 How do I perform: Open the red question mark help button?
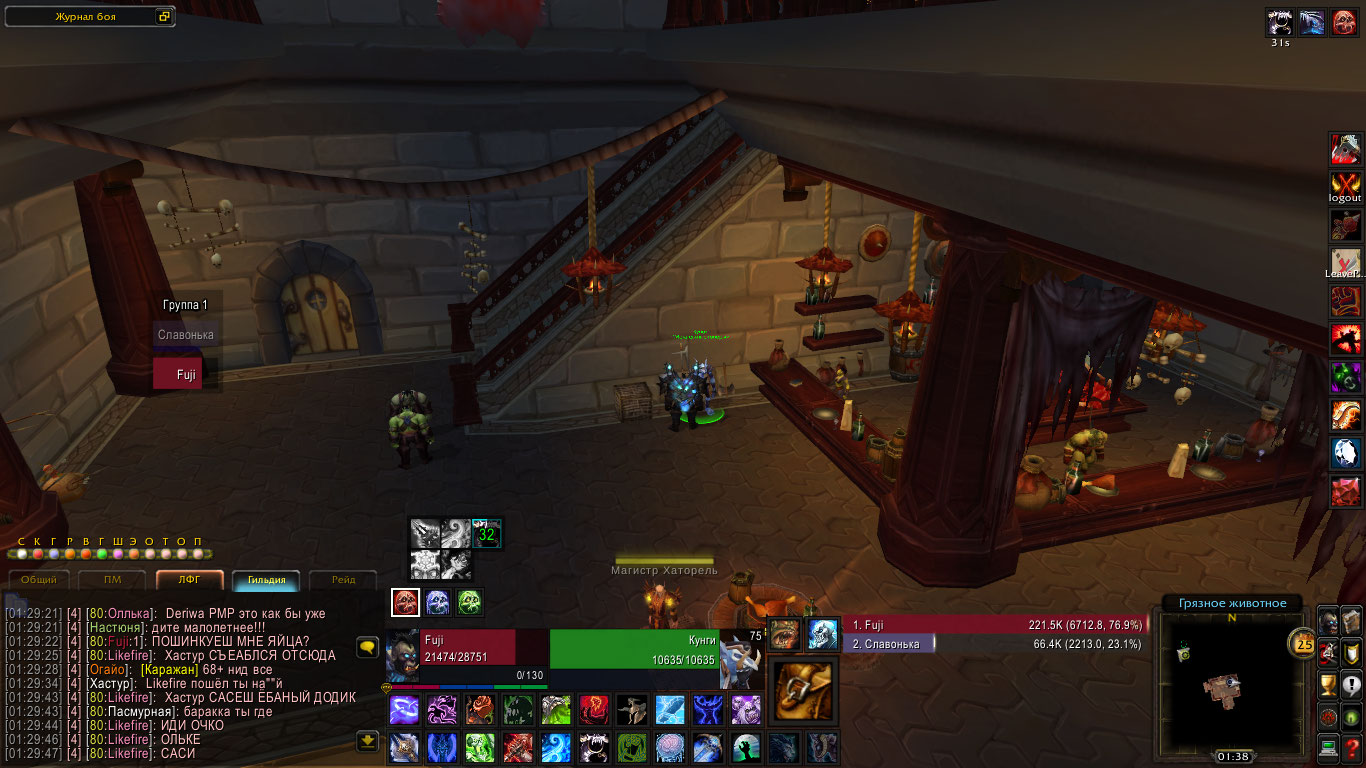[1352, 746]
